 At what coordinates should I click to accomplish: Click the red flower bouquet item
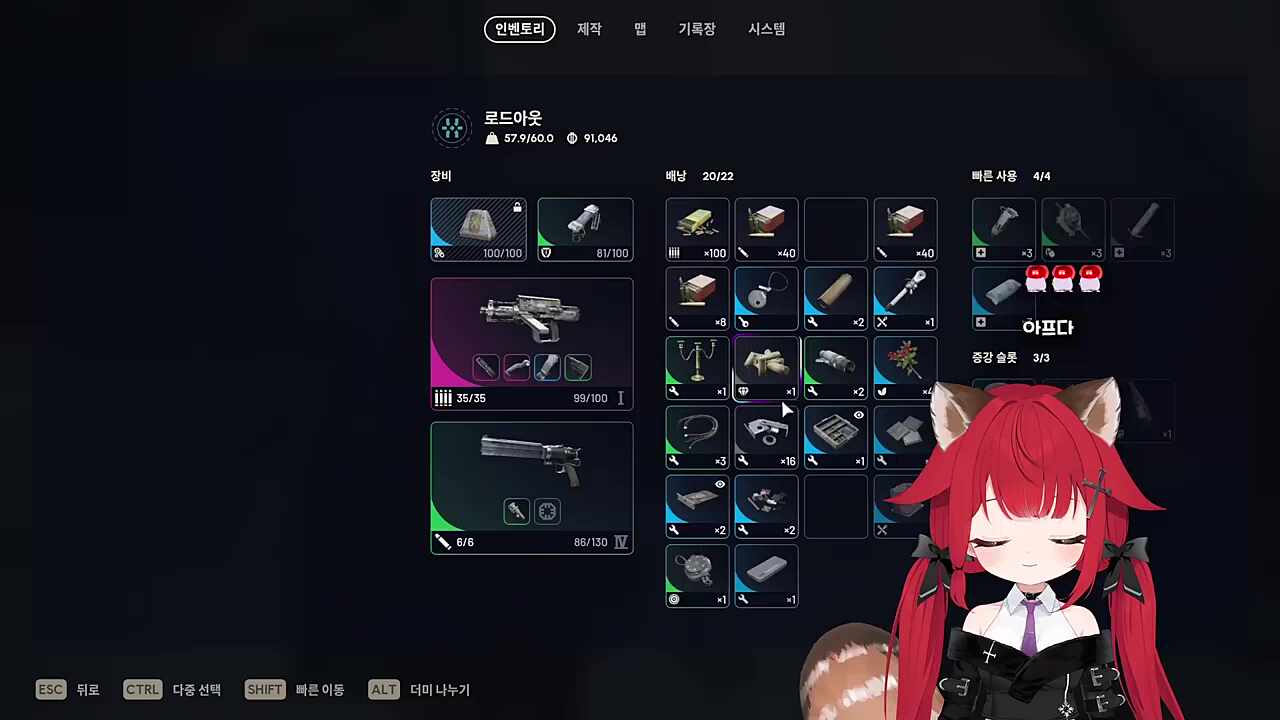[905, 367]
